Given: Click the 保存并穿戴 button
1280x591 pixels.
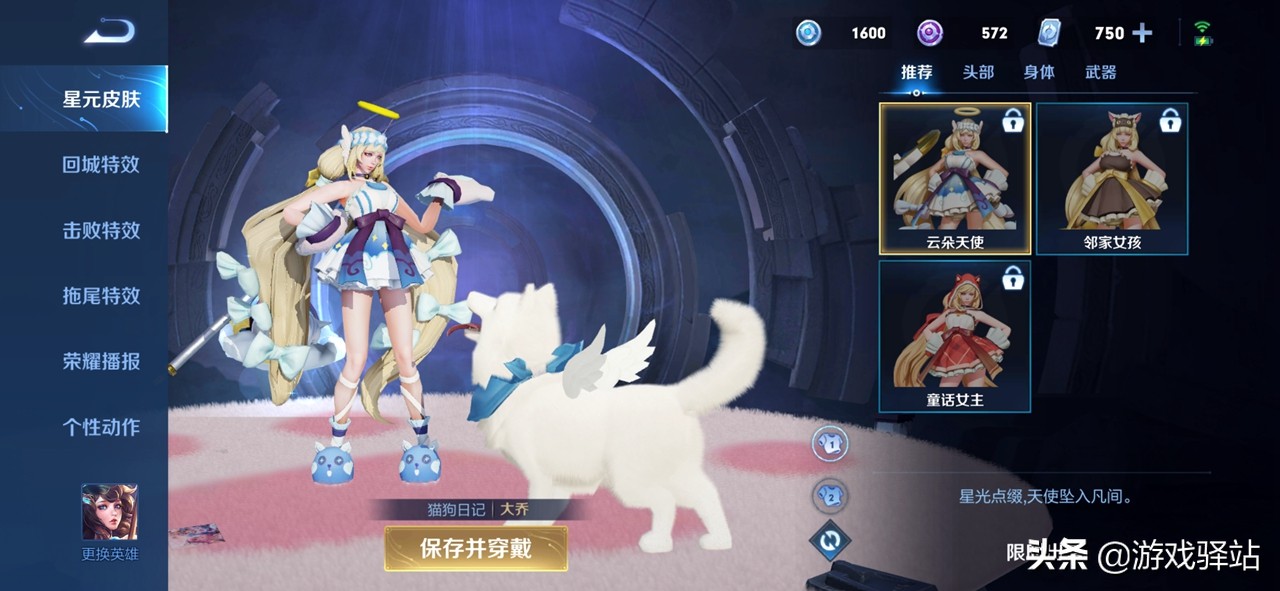Looking at the screenshot, I should tap(476, 548).
